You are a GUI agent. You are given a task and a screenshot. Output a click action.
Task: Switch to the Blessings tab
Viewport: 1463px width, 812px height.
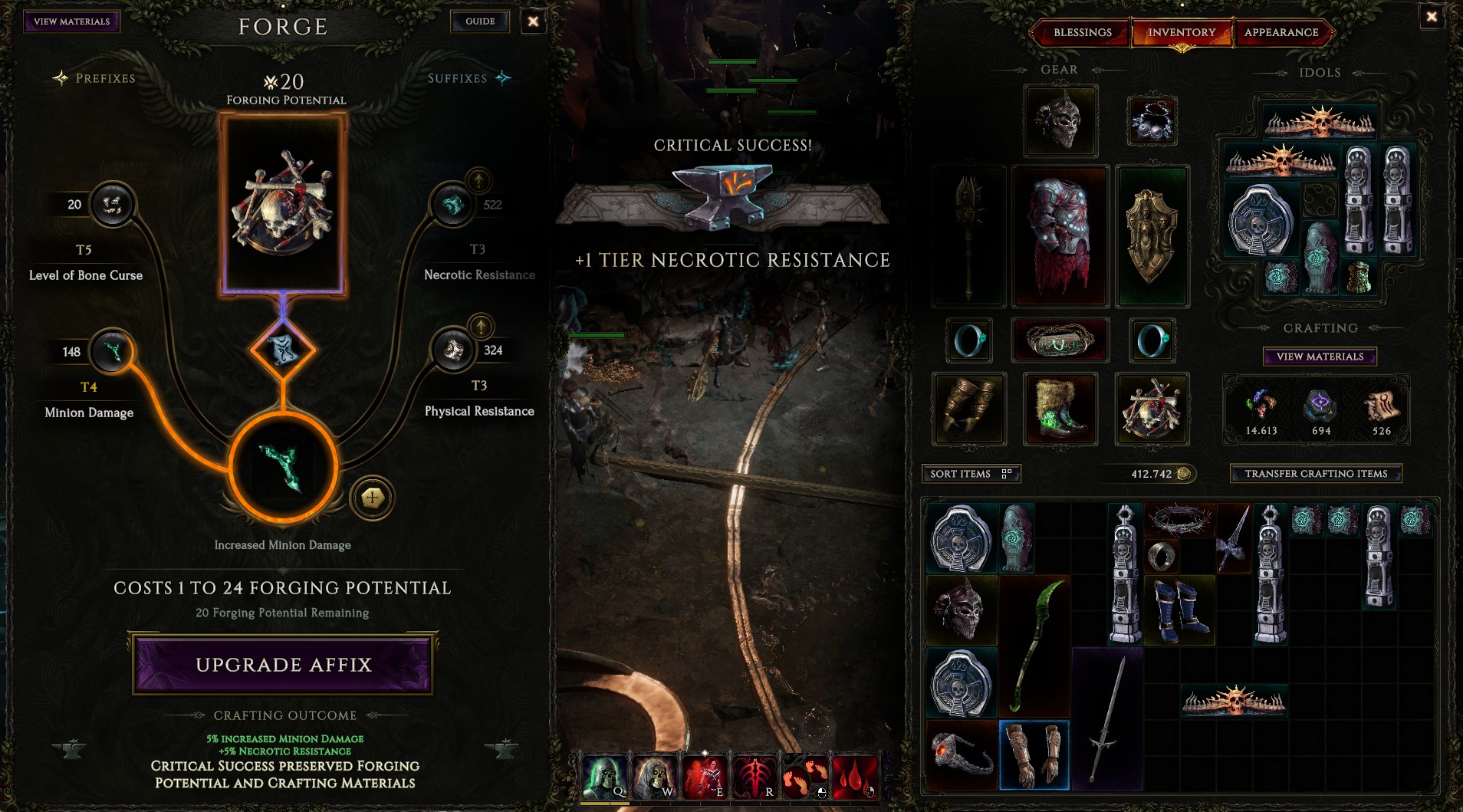[x=1082, y=32]
